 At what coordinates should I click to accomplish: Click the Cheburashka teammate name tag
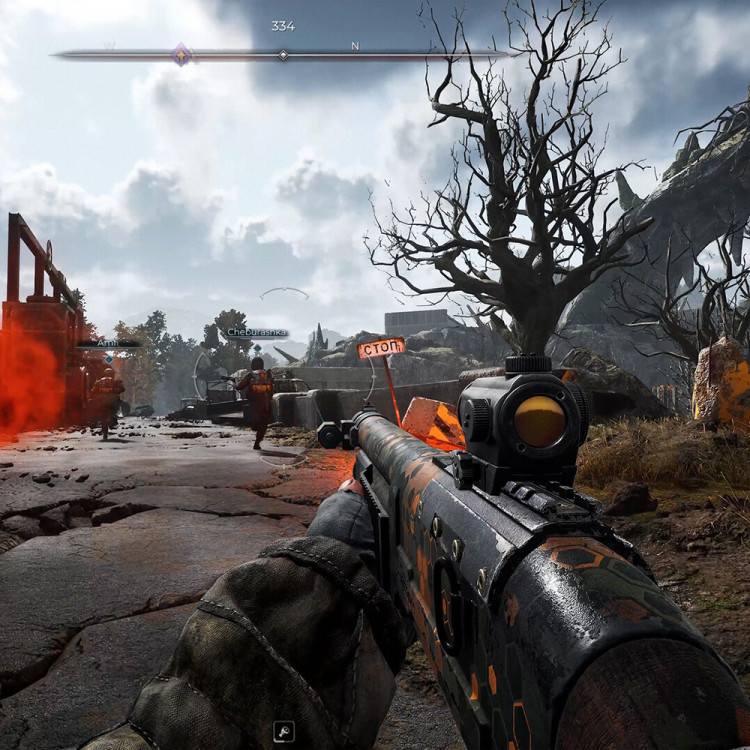[x=256, y=332]
